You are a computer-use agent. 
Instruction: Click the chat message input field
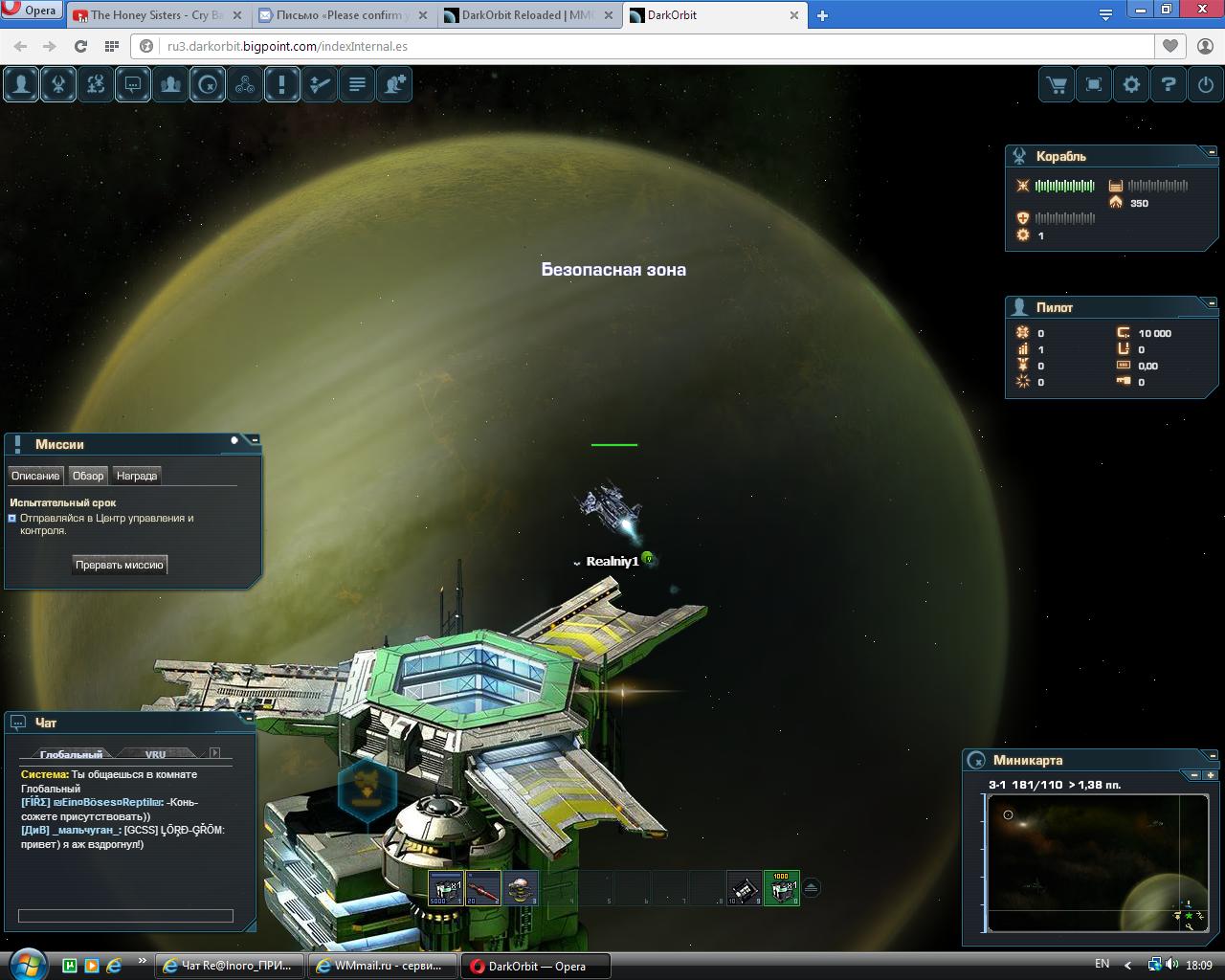point(125,916)
